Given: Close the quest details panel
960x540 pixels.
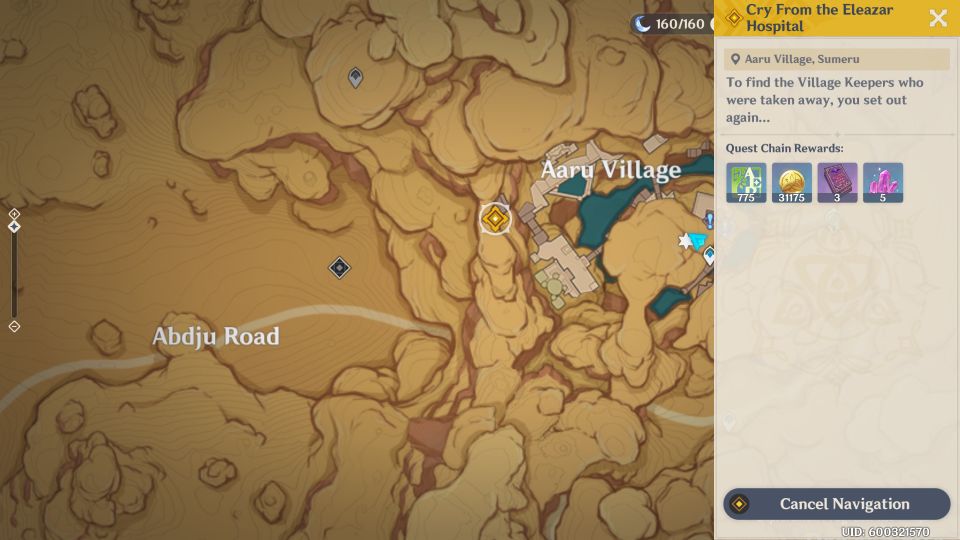Looking at the screenshot, I should pos(938,18).
